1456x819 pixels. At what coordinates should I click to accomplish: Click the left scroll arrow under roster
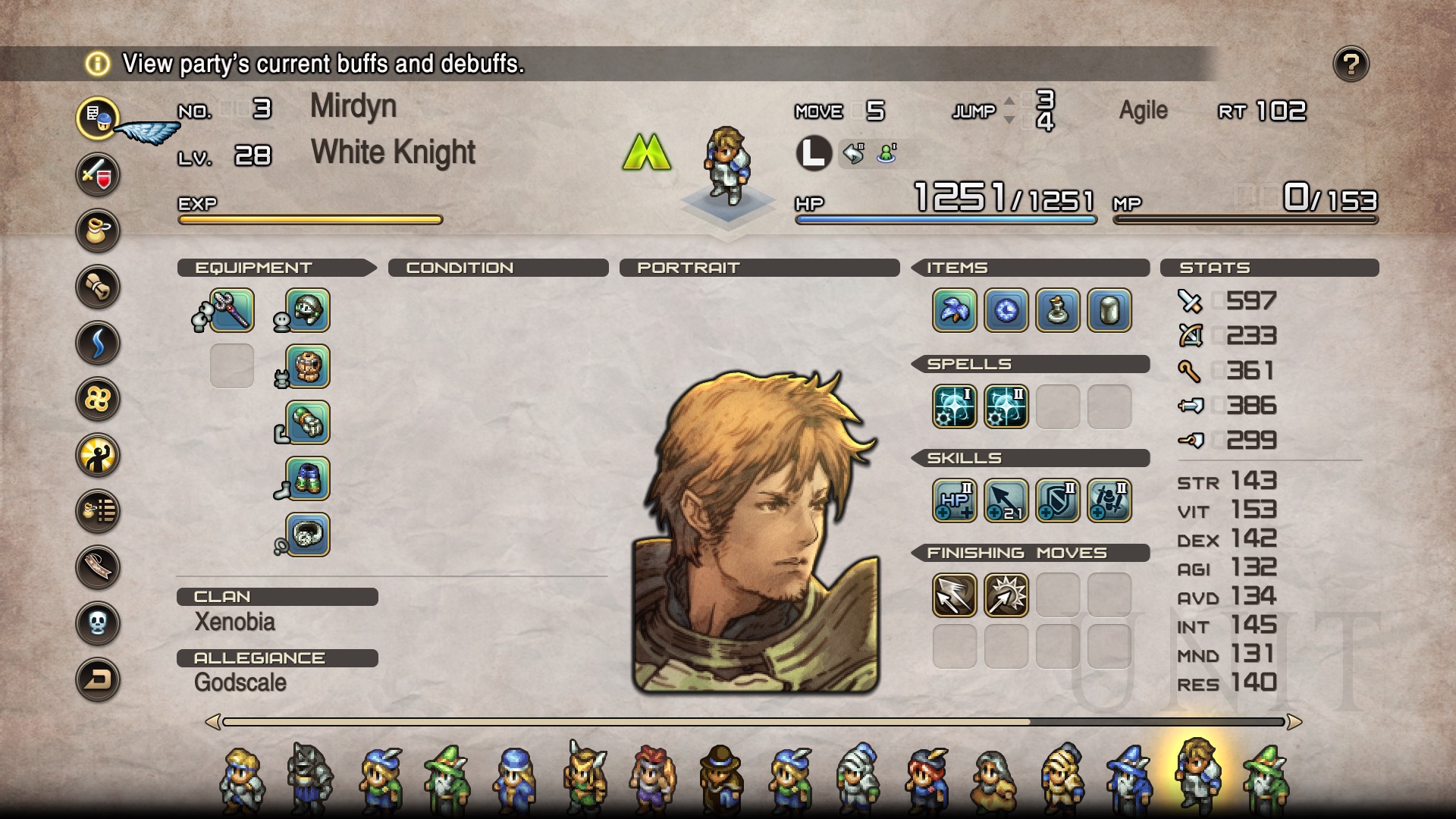click(213, 722)
